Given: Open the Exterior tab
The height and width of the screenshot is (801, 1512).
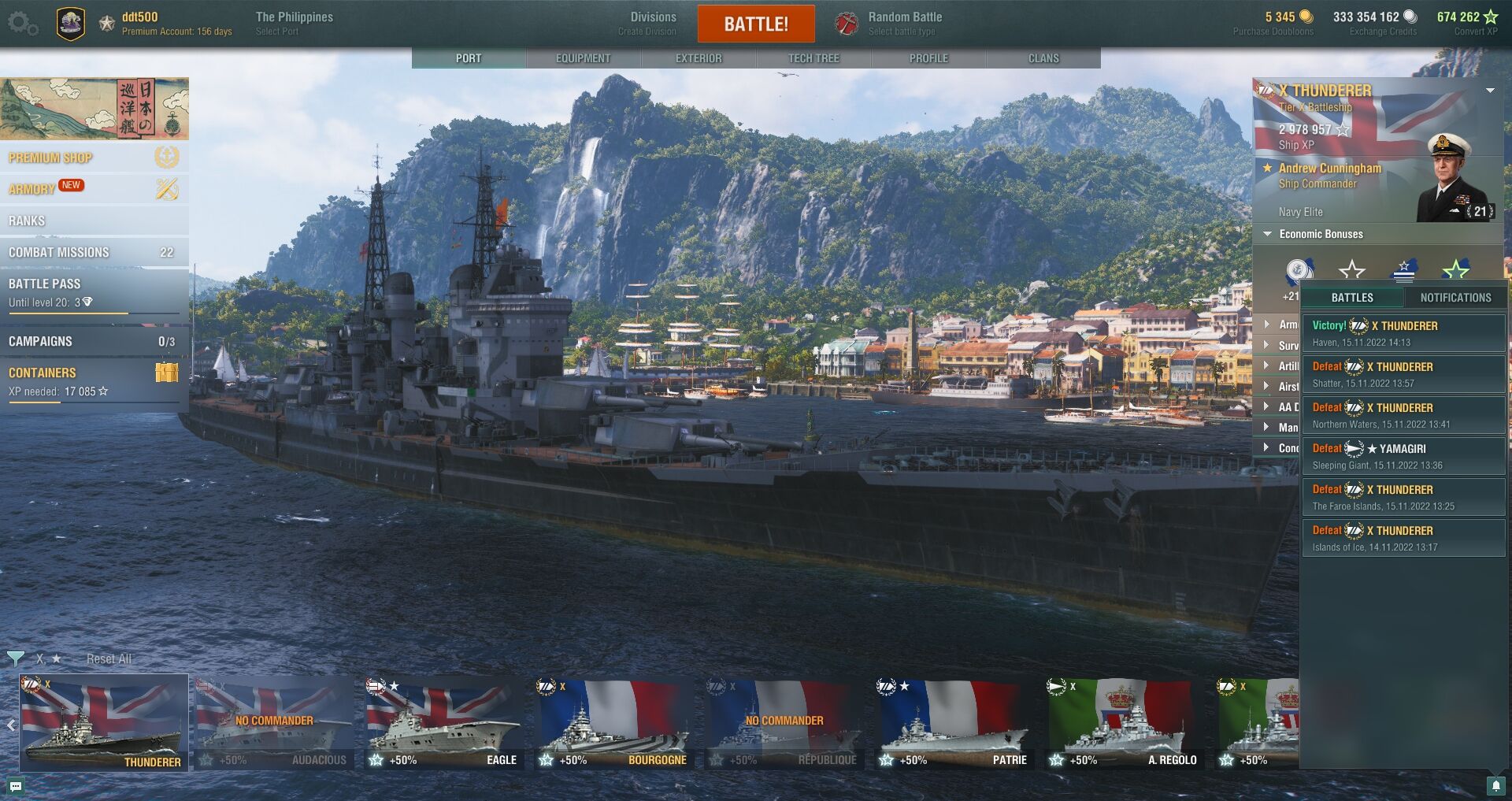Looking at the screenshot, I should click(x=698, y=58).
